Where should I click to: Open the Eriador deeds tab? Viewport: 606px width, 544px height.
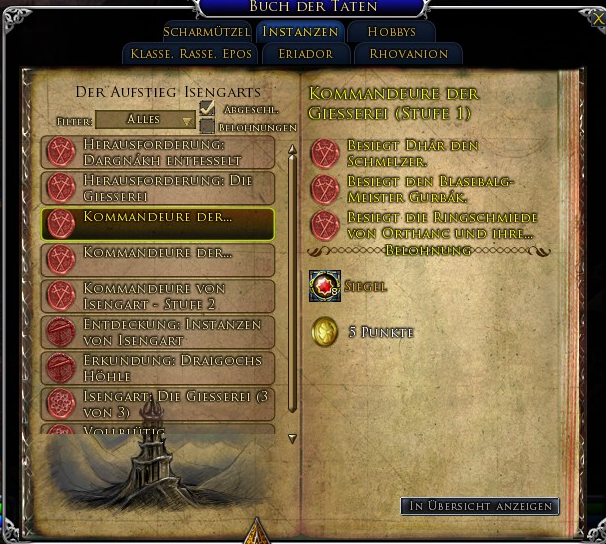[x=306, y=53]
